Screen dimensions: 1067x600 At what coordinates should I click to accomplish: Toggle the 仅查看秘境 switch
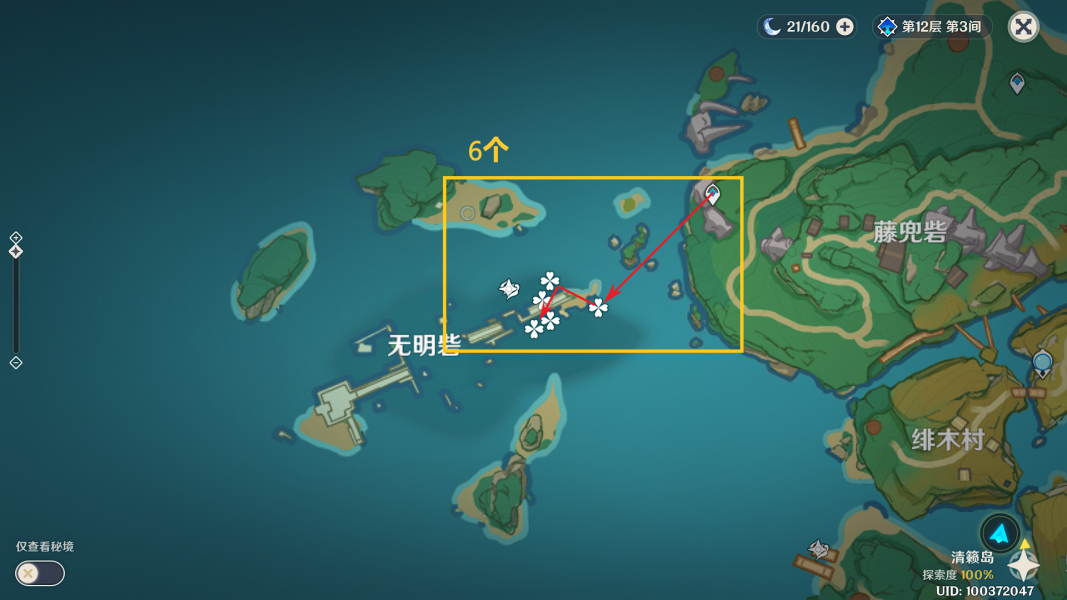40,573
